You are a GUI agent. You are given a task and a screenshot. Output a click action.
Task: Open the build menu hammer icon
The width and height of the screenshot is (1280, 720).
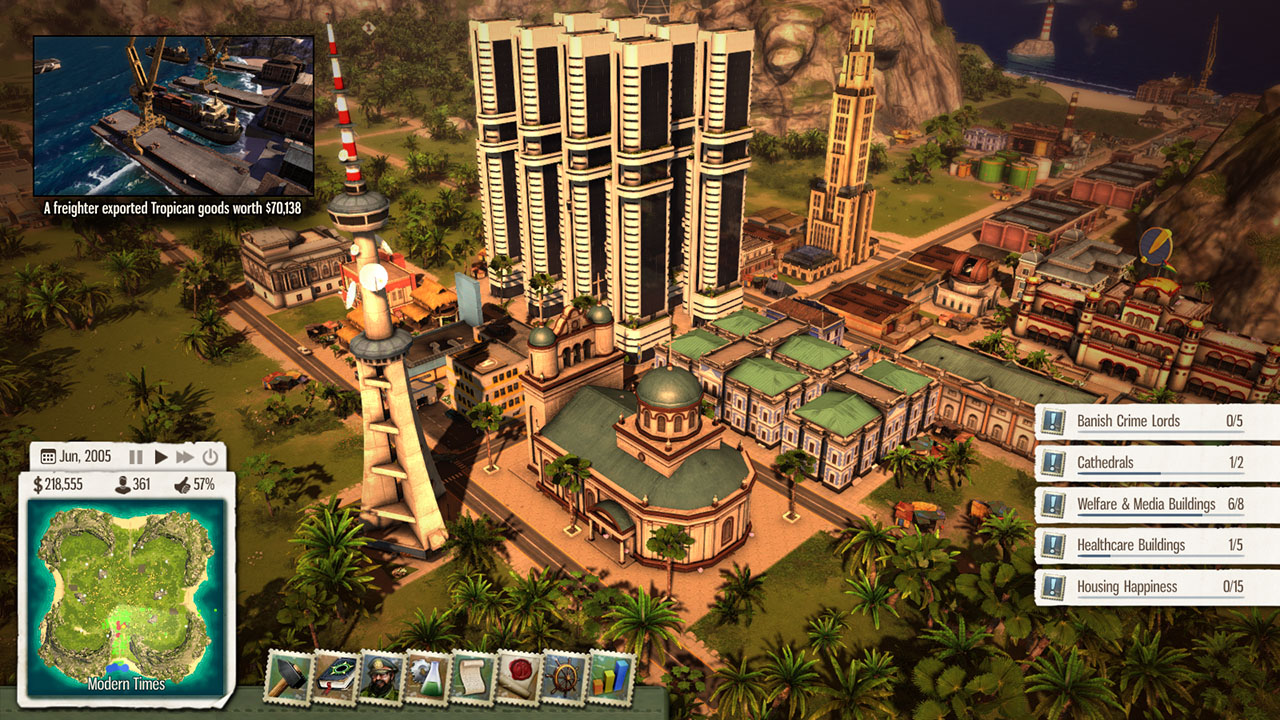point(288,678)
